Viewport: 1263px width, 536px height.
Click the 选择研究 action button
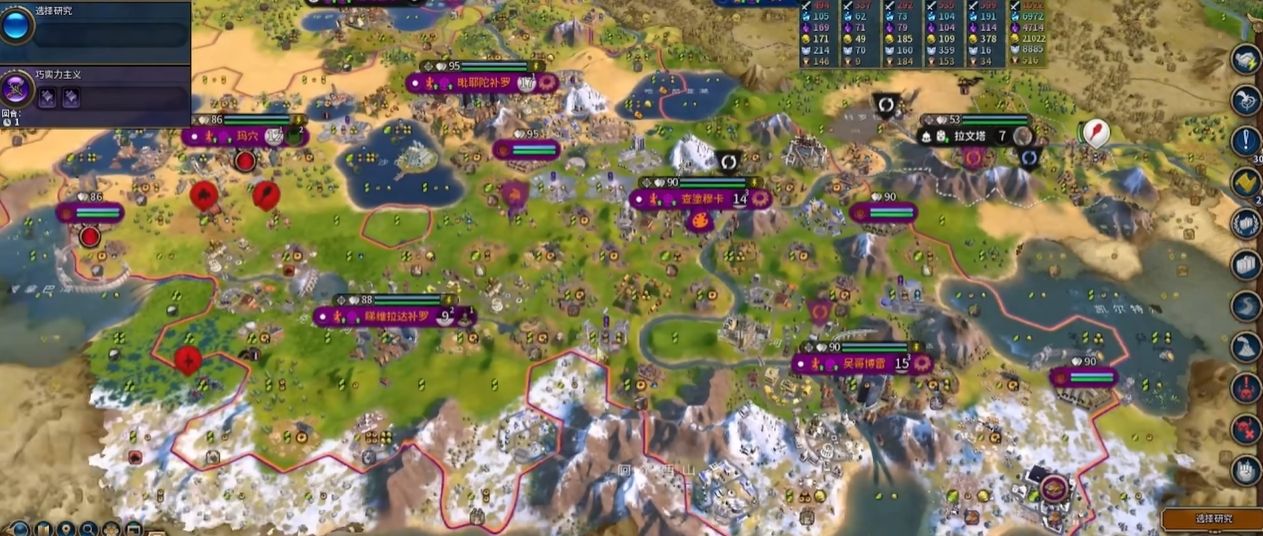coord(1213,519)
